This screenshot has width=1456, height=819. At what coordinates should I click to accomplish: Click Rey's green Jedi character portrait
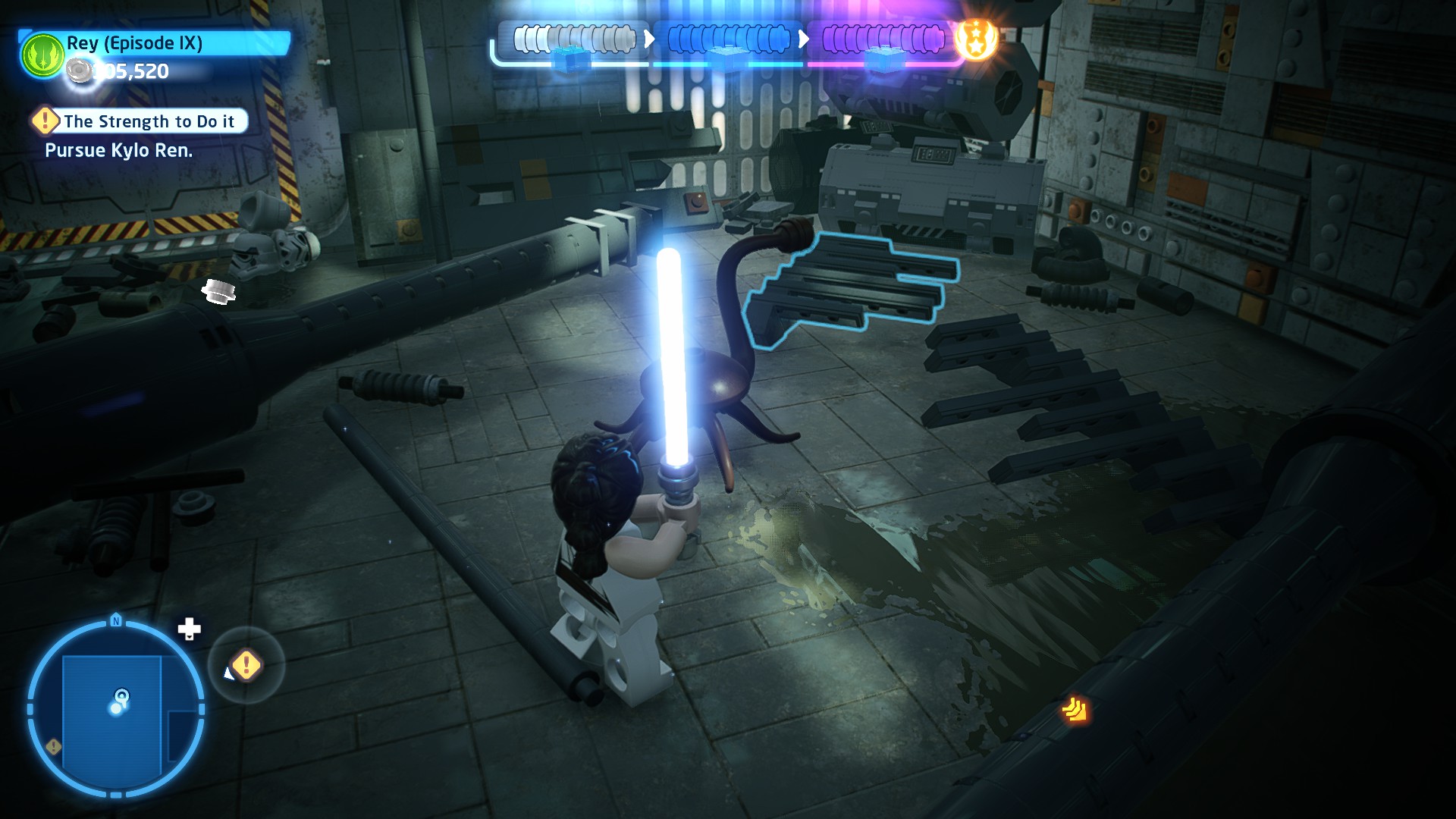coord(42,55)
